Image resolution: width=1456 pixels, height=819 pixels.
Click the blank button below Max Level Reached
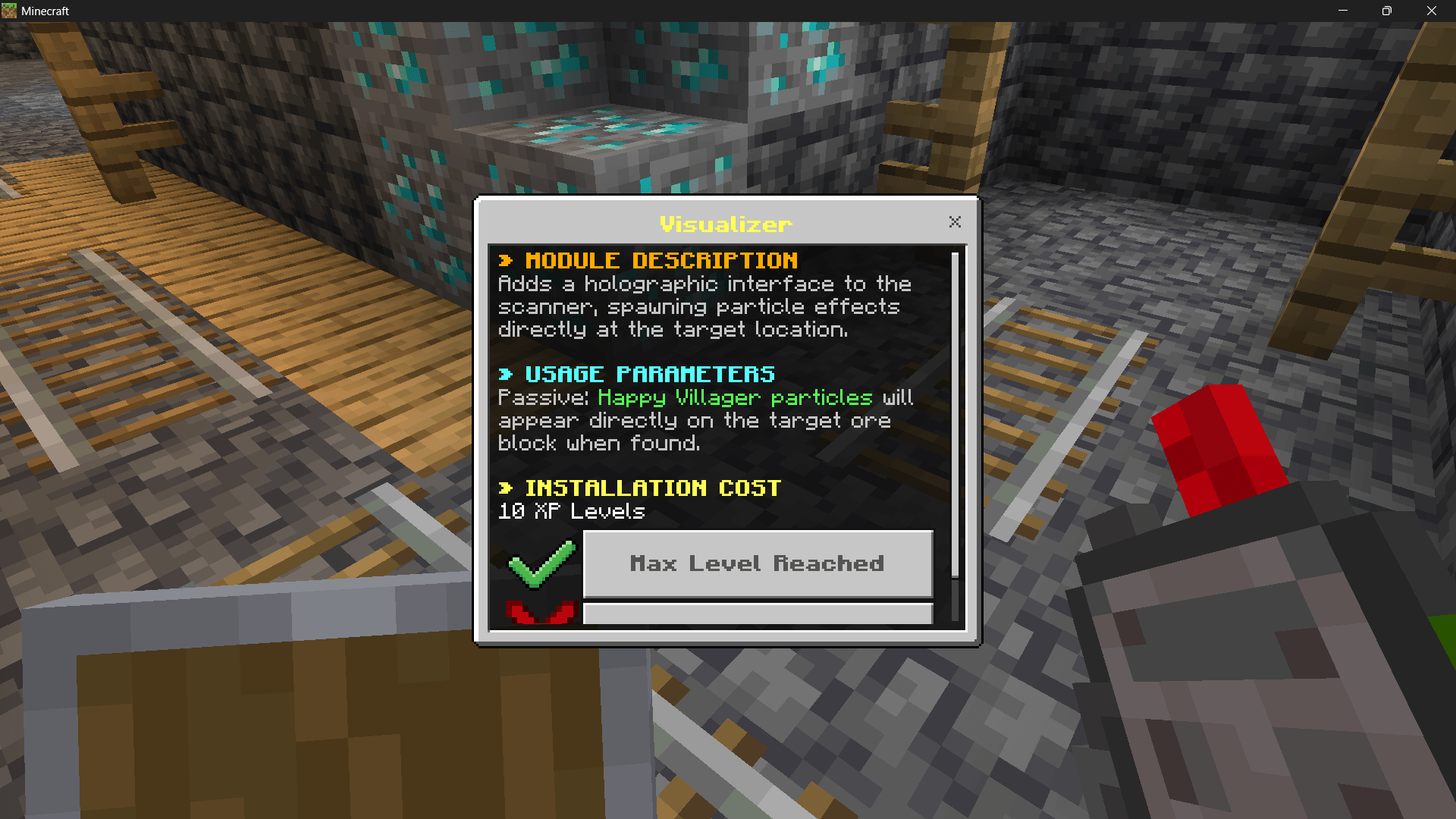click(x=757, y=613)
